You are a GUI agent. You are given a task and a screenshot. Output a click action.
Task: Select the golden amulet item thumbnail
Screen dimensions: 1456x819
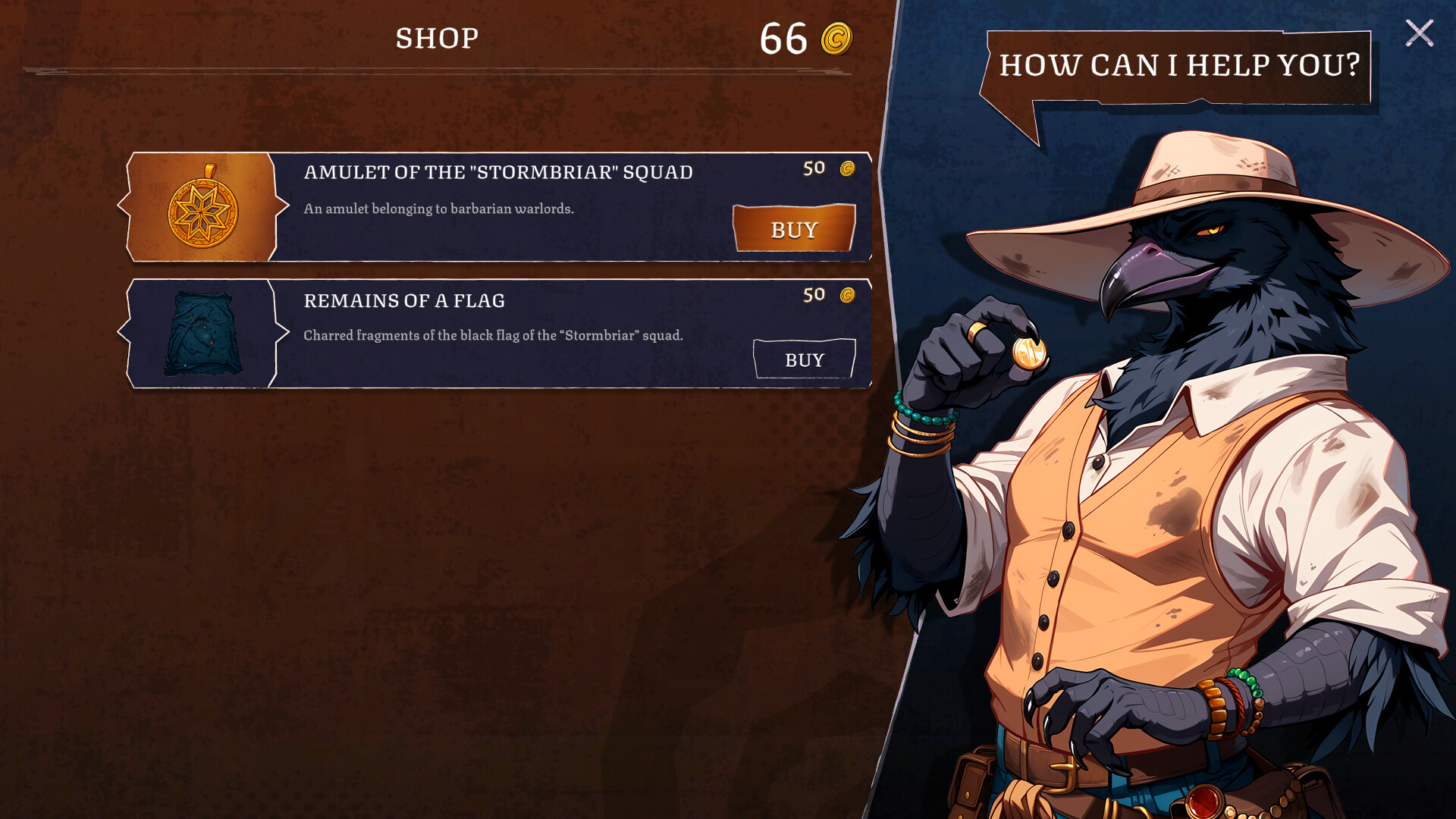(x=202, y=207)
